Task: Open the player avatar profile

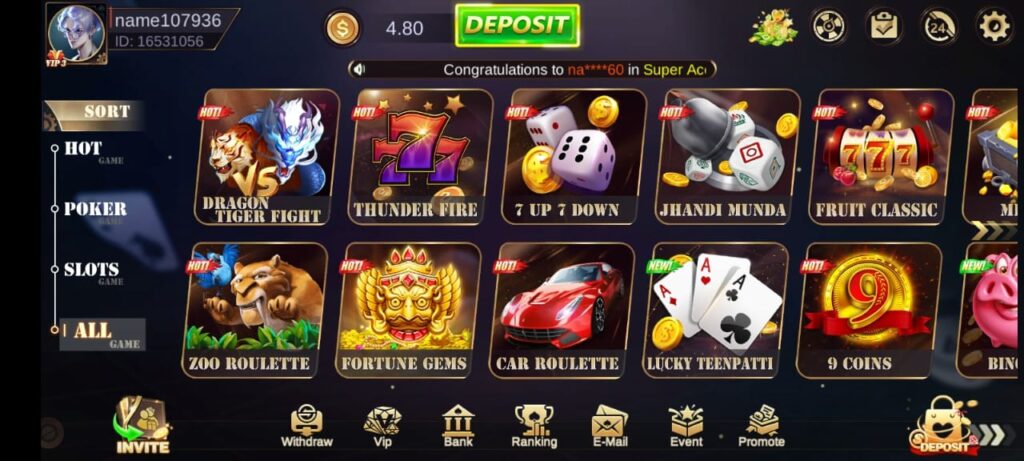Action: pyautogui.click(x=76, y=33)
